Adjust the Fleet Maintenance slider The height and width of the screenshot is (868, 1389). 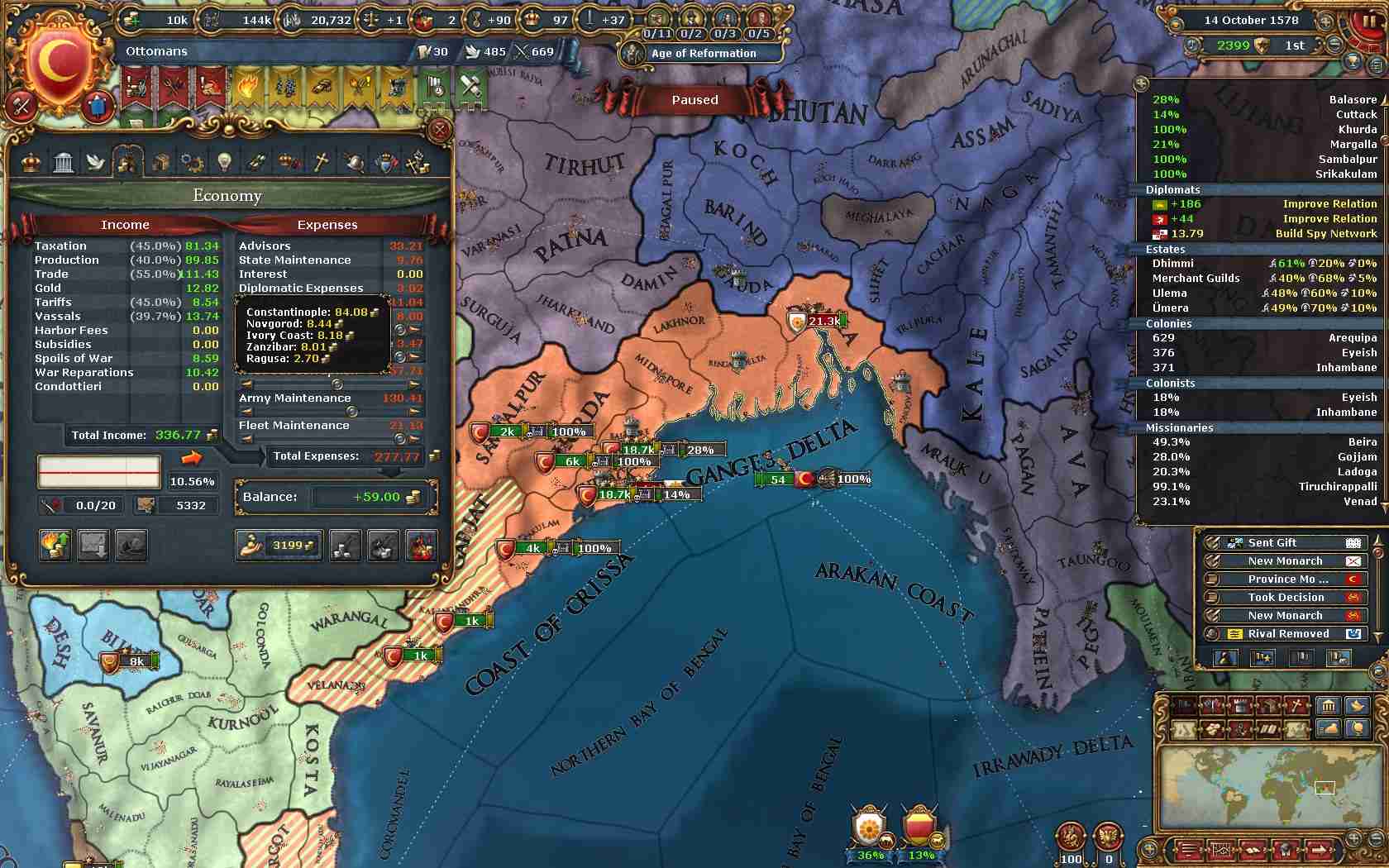(x=401, y=439)
